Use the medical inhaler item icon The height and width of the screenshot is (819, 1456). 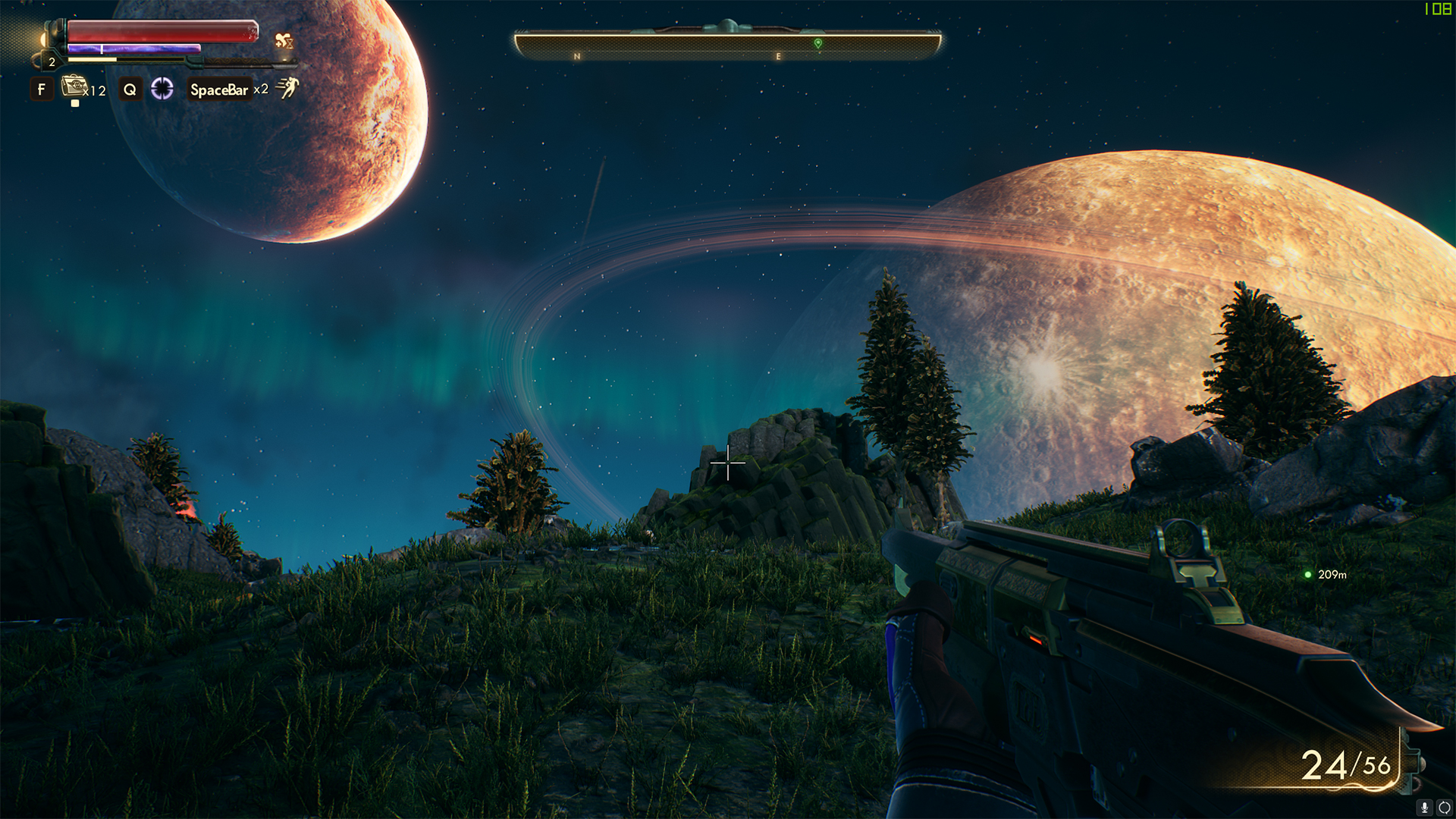pos(74,86)
